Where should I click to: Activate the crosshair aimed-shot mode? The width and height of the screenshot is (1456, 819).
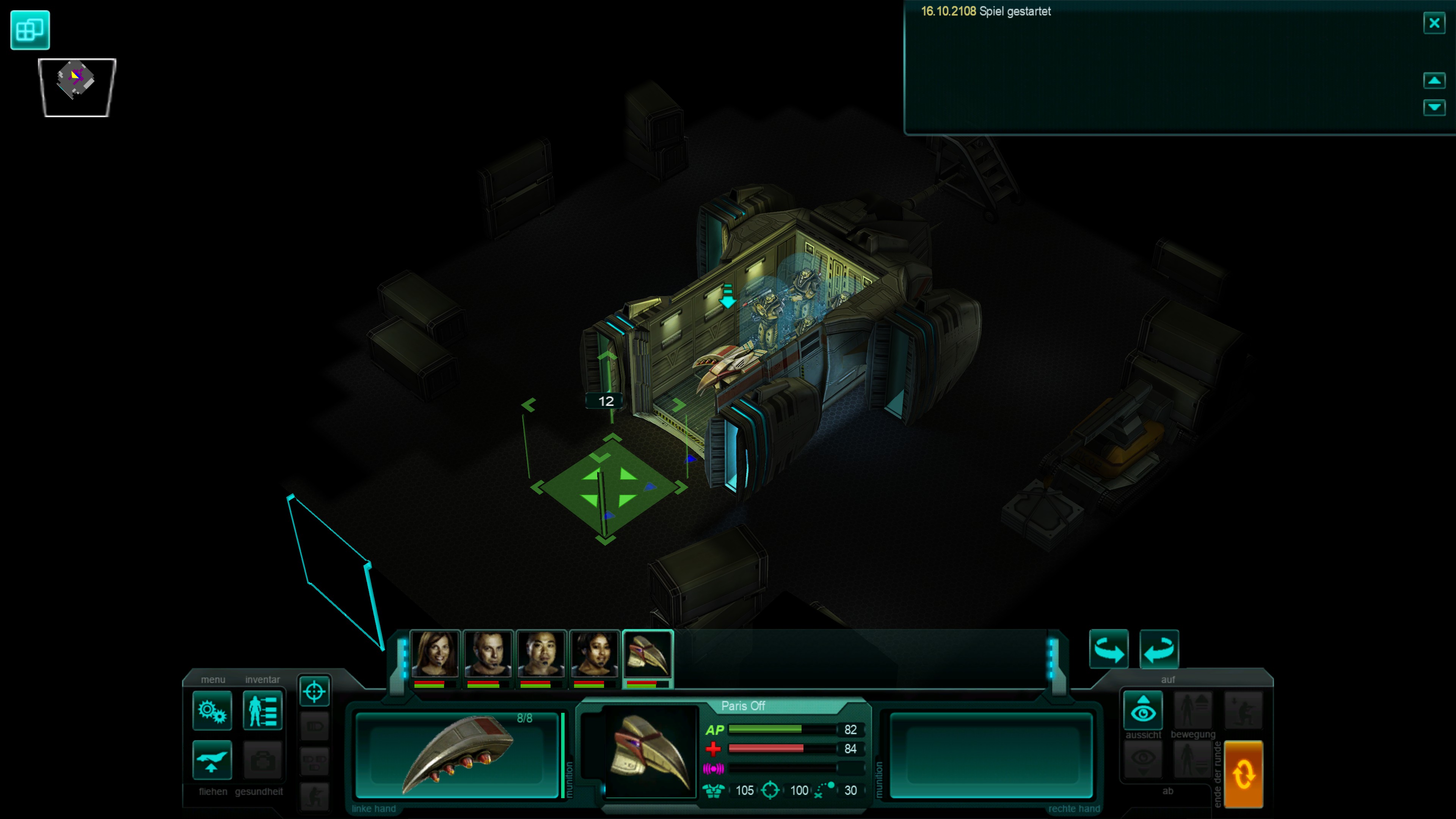click(x=314, y=691)
